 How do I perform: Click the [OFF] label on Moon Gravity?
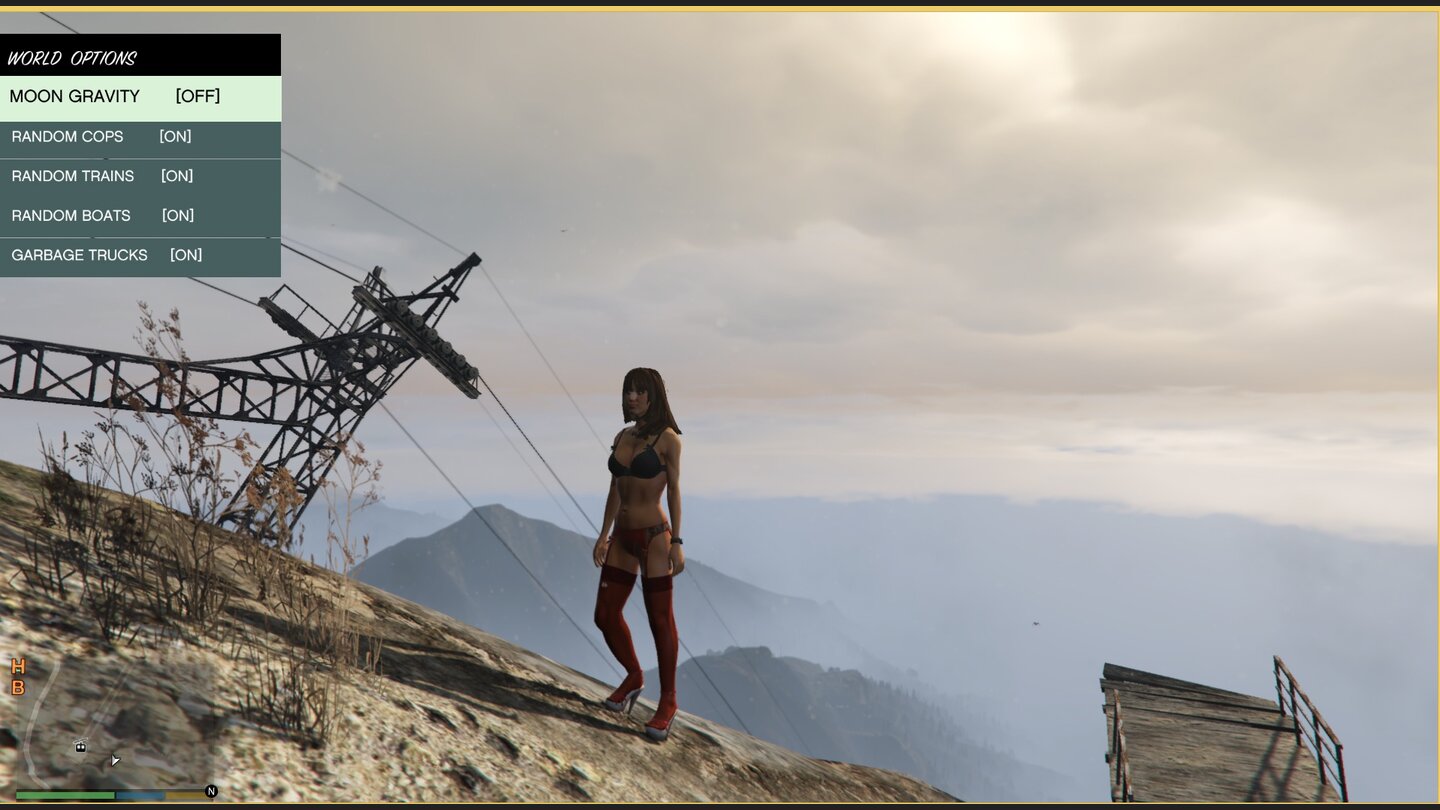(196, 96)
